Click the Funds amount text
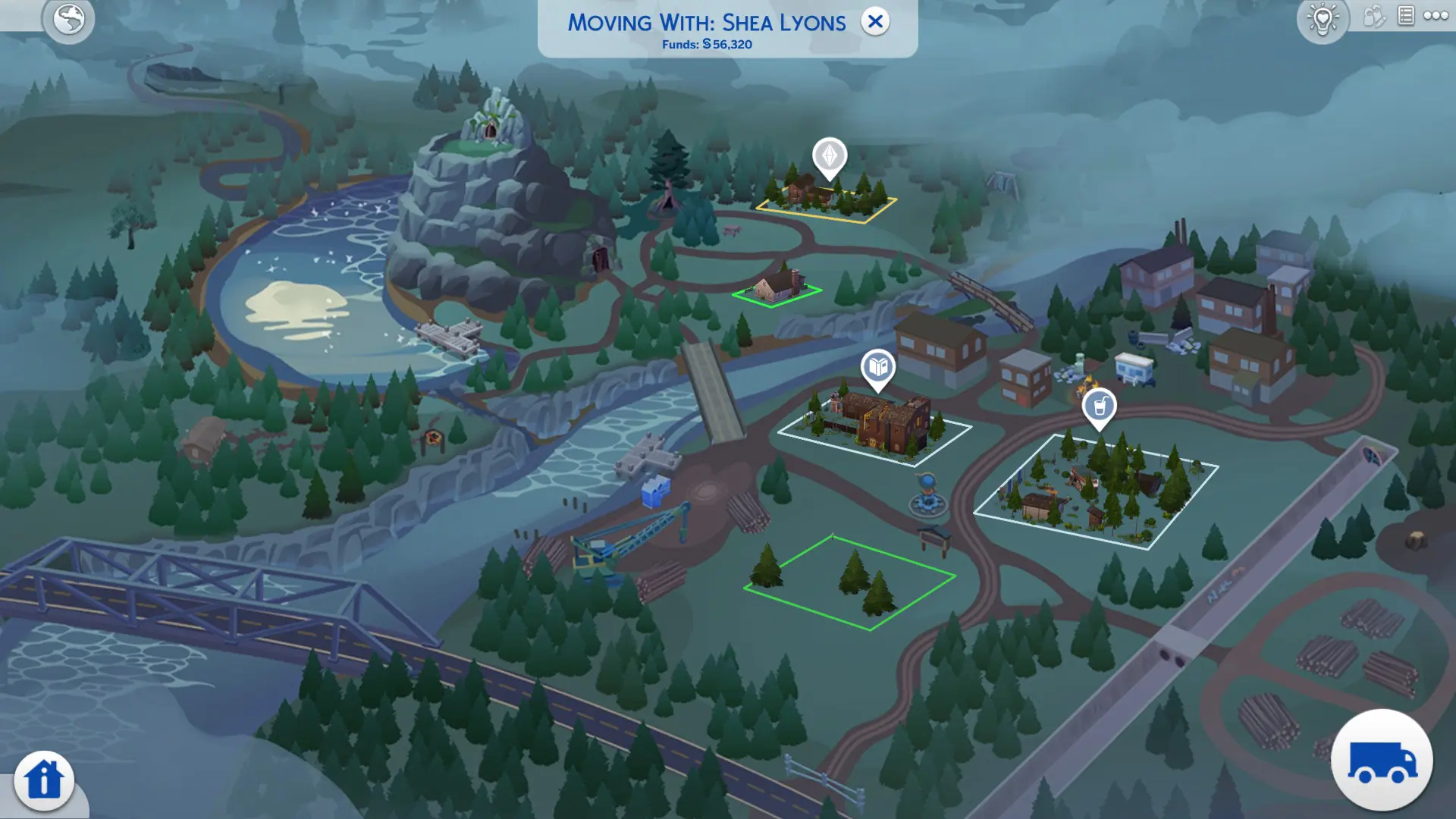The width and height of the screenshot is (1456, 819). (x=706, y=45)
